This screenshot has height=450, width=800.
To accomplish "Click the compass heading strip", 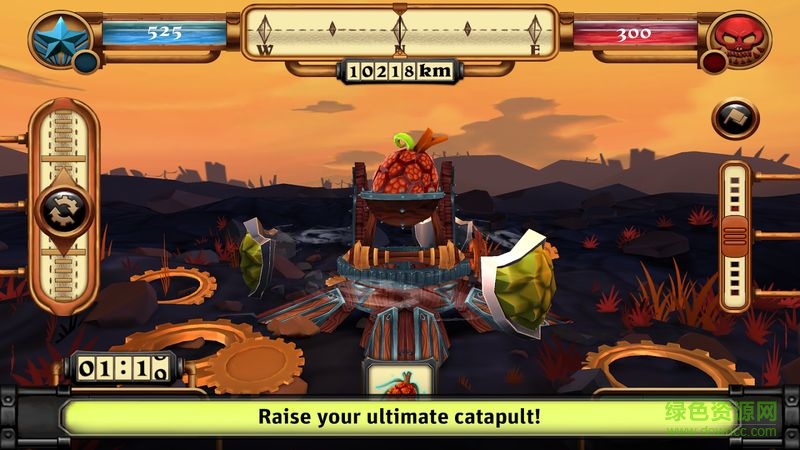I will tap(400, 30).
